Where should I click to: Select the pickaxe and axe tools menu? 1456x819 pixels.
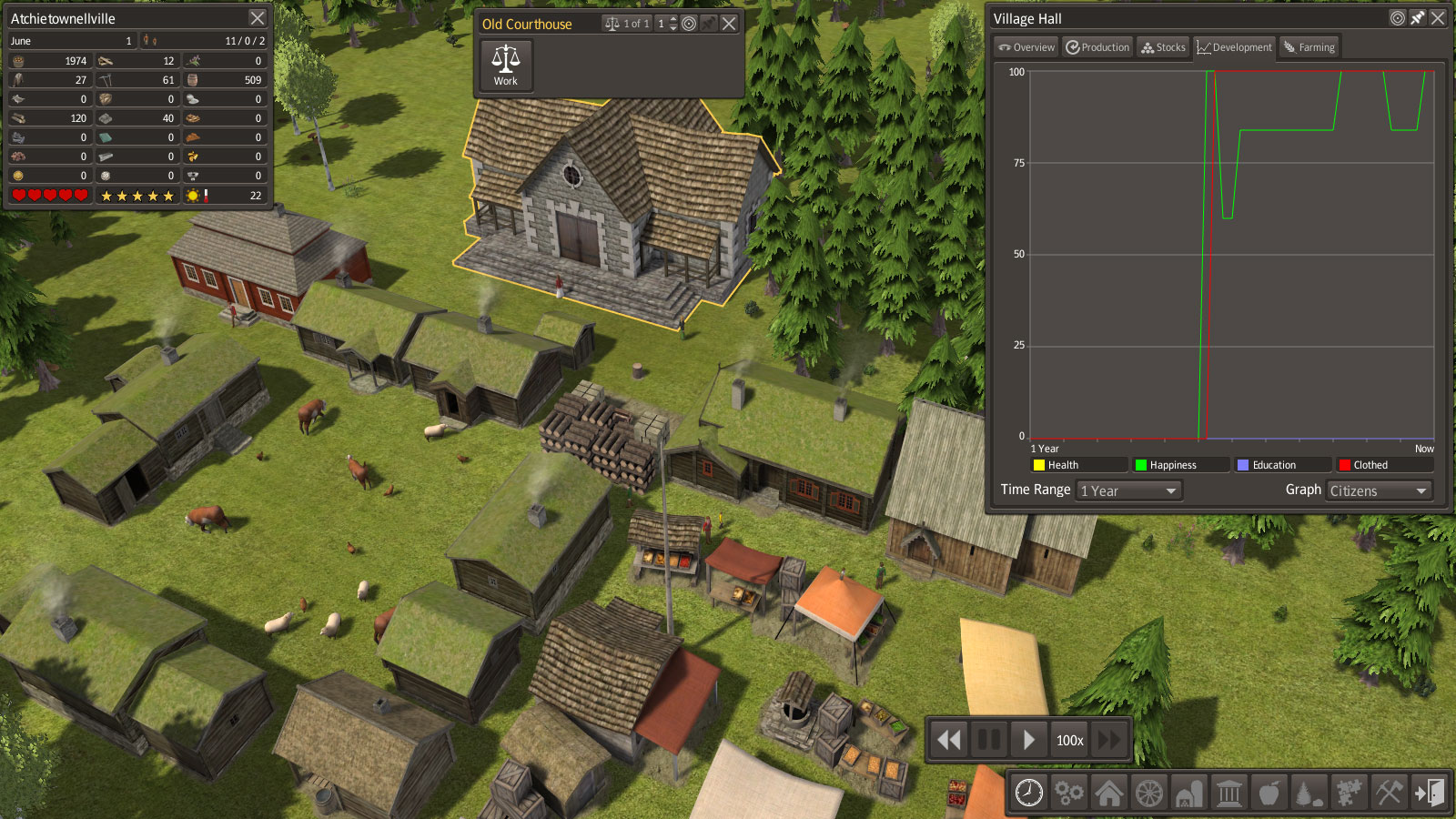pyautogui.click(x=1389, y=793)
